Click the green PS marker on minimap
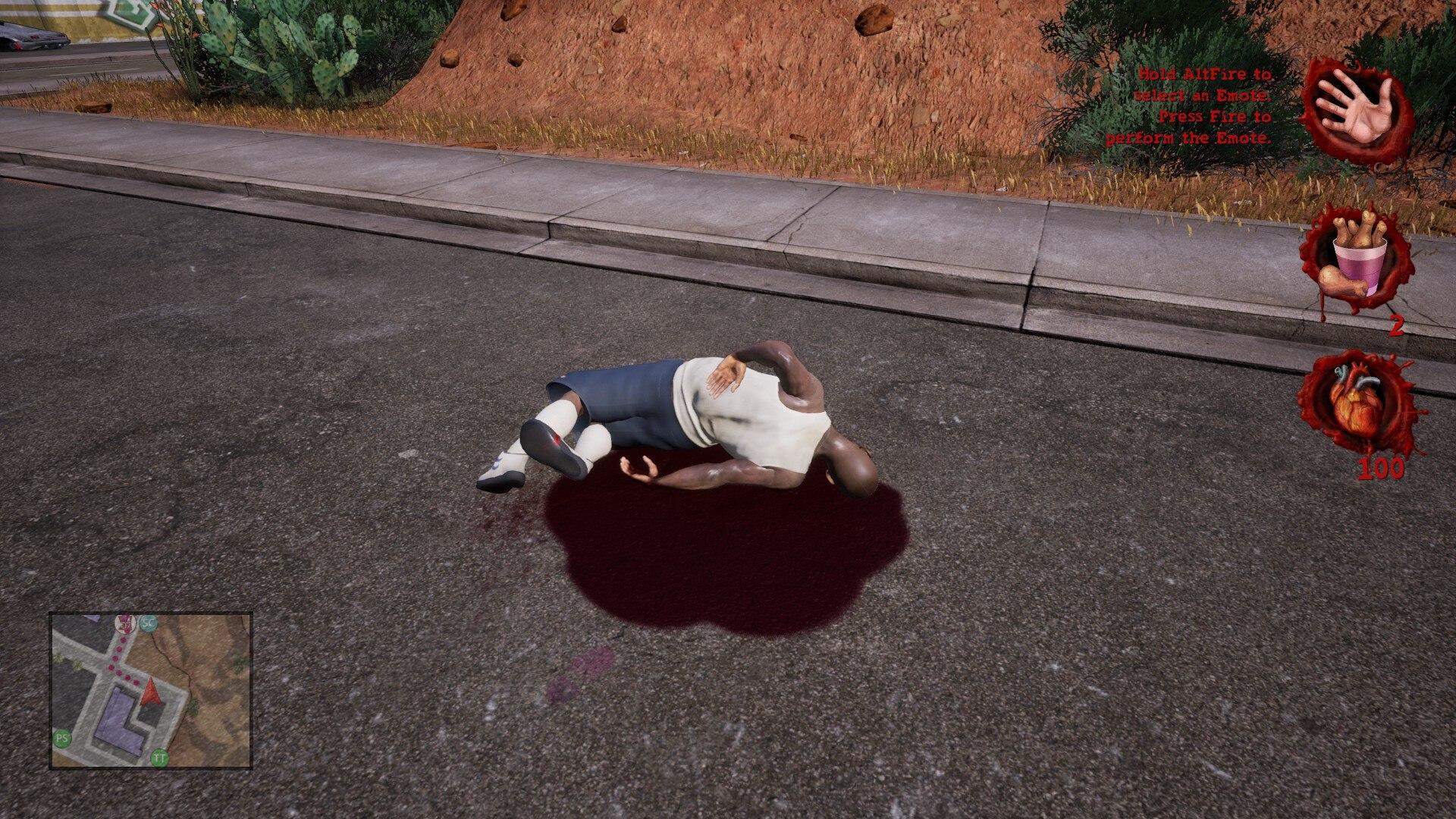The height and width of the screenshot is (819, 1456). (62, 736)
